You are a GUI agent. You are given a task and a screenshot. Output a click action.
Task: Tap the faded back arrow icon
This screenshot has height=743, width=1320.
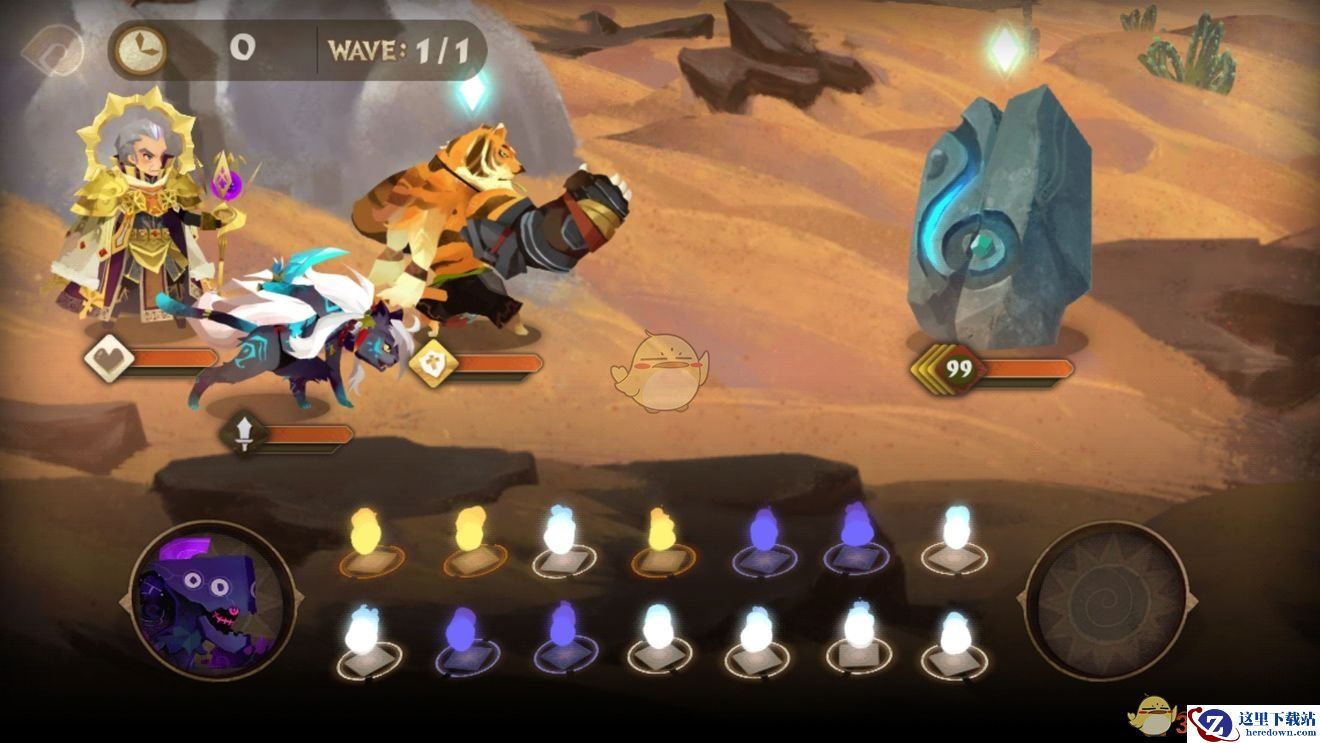point(54,48)
